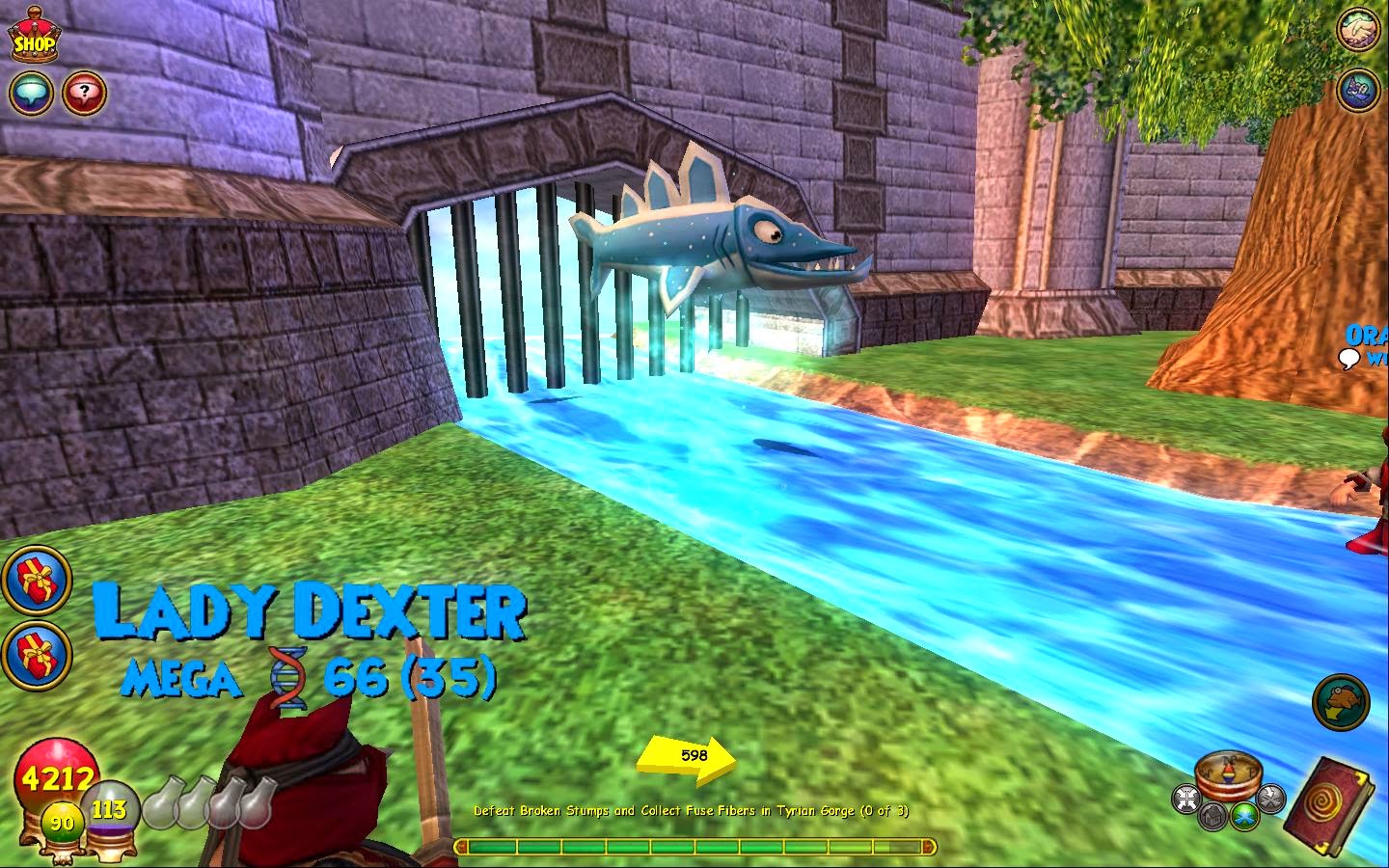Open the chat speech bubble menu
The height and width of the screenshot is (868, 1389).
[30, 94]
